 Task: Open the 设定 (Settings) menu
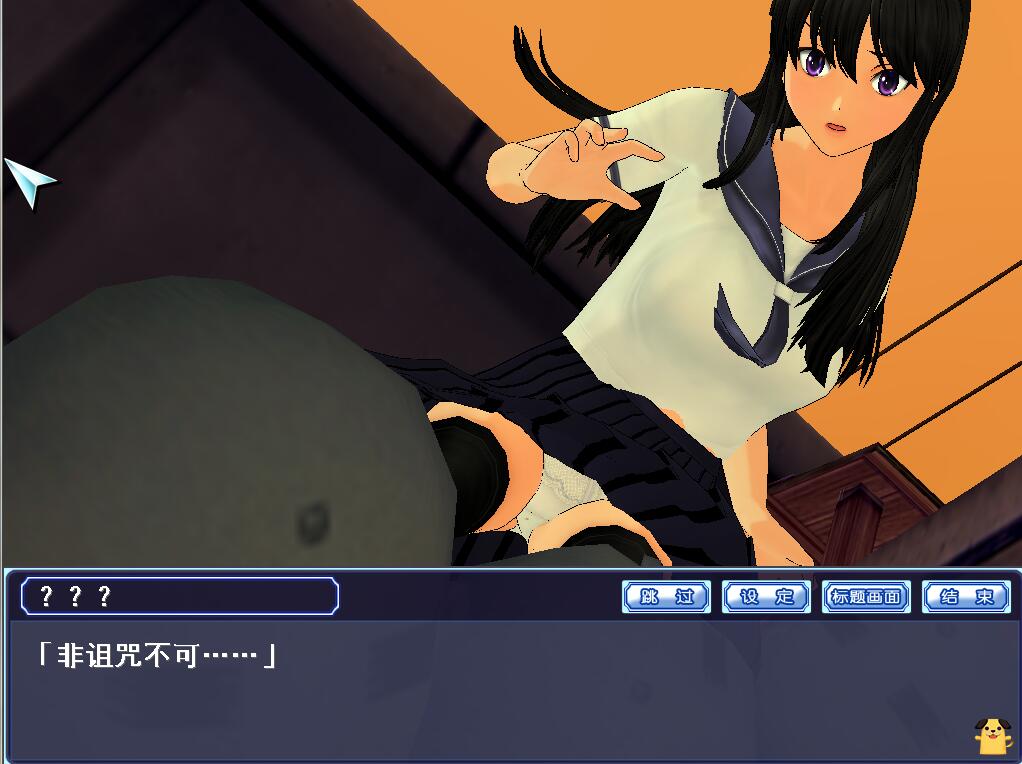tap(766, 597)
